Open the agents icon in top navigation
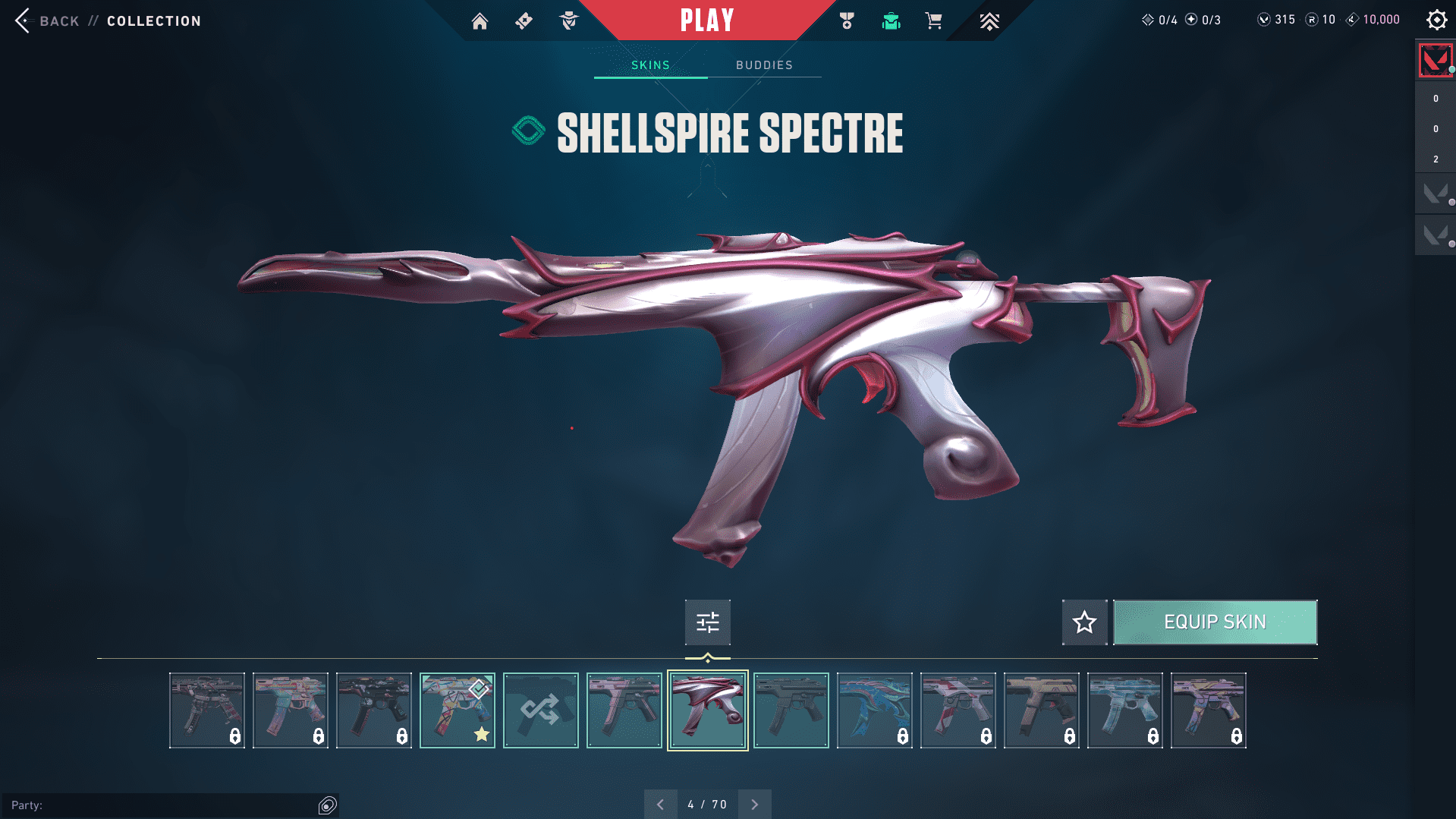The image size is (1456, 819). [568, 21]
